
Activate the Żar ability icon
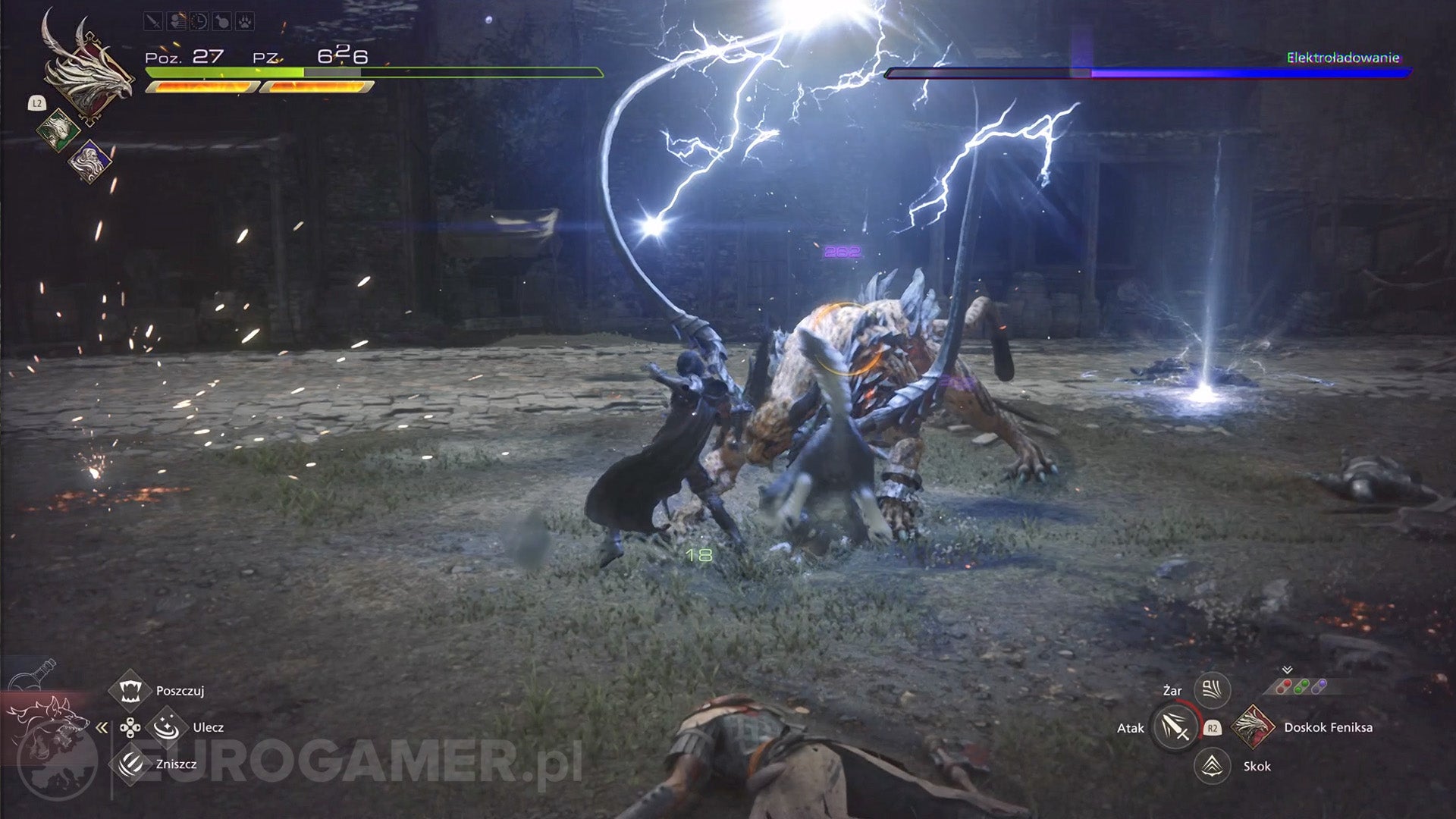coord(1210,691)
